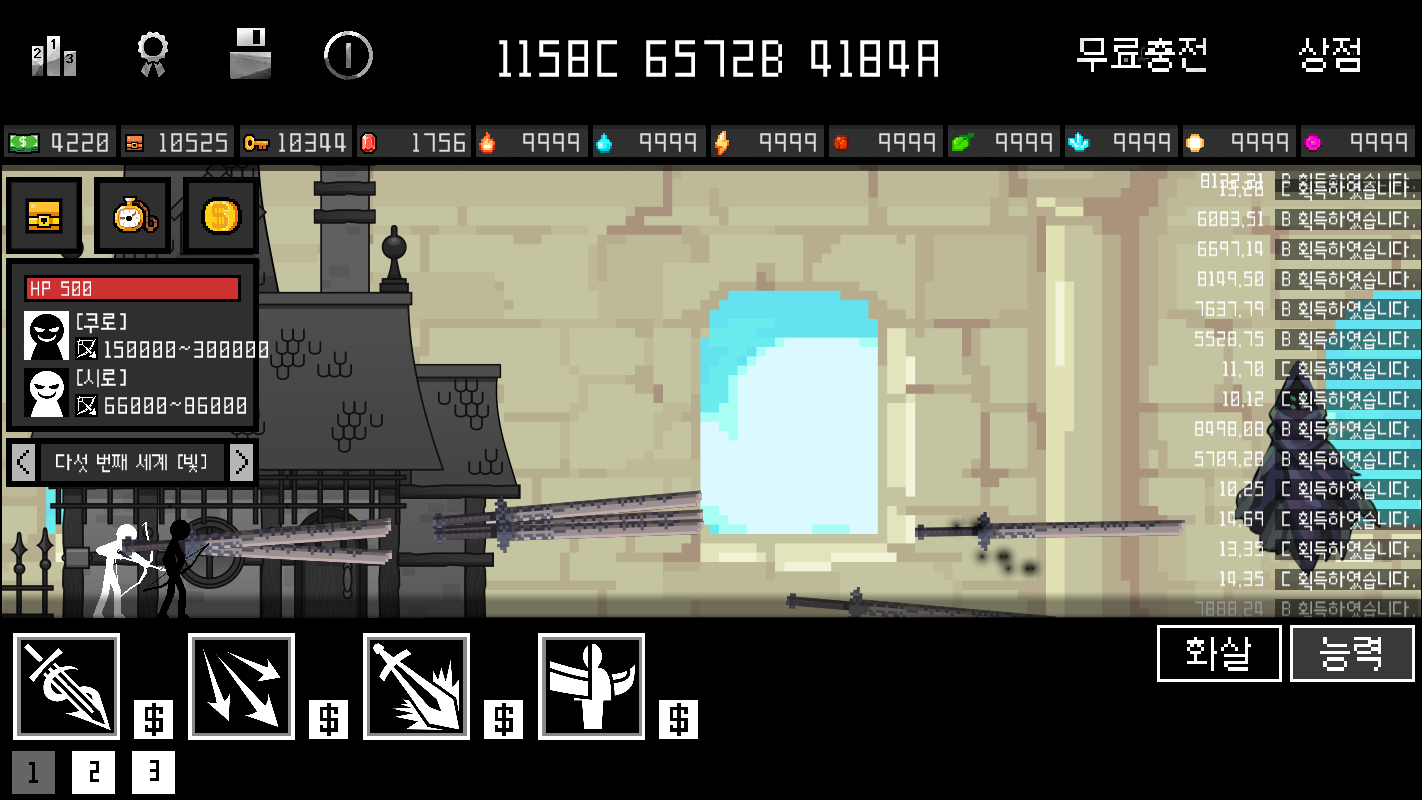Image resolution: width=1422 pixels, height=800 pixels.
Task: Switch to skill page tab 3
Action: (x=152, y=772)
